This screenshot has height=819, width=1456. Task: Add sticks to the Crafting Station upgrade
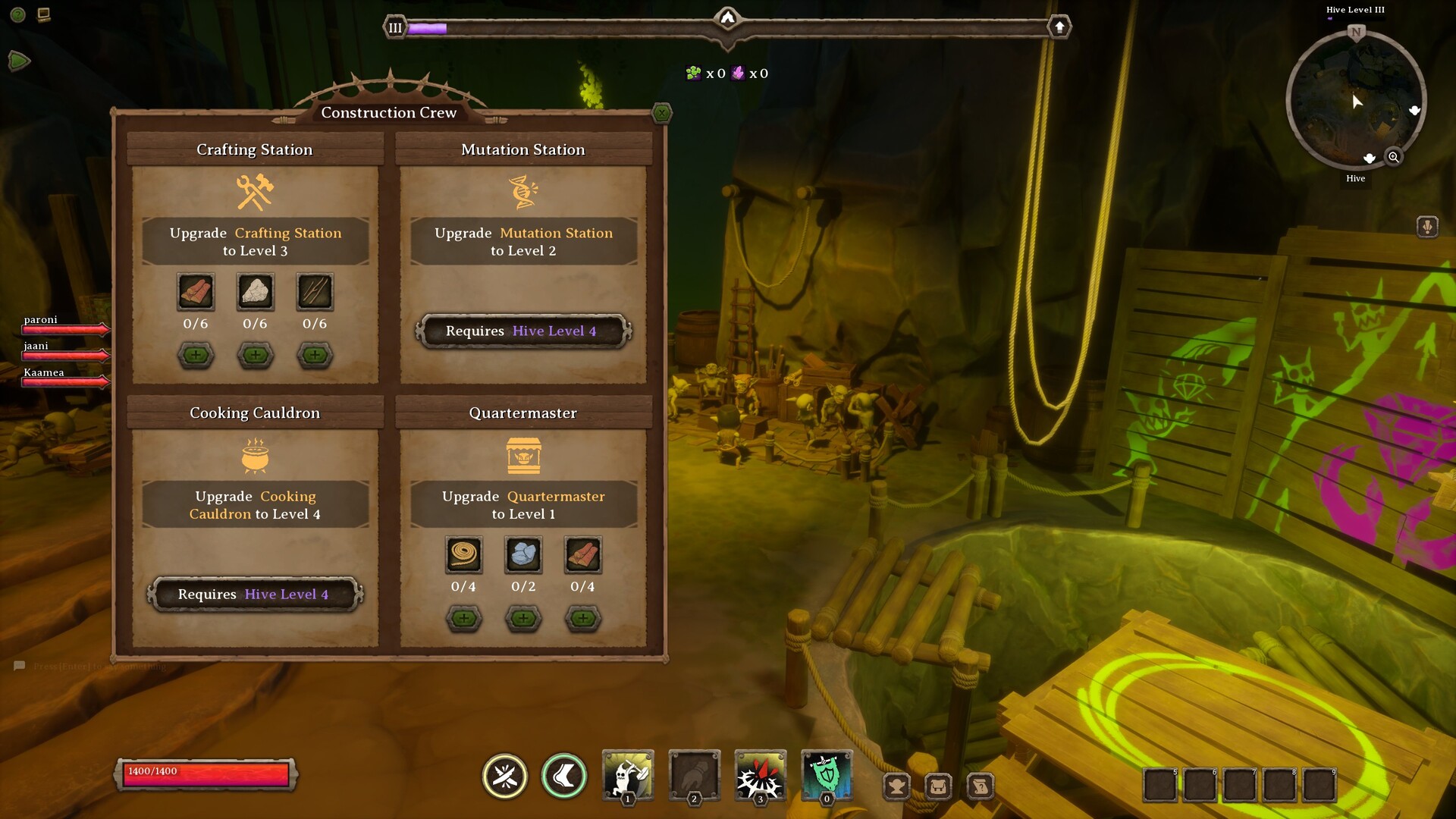315,355
